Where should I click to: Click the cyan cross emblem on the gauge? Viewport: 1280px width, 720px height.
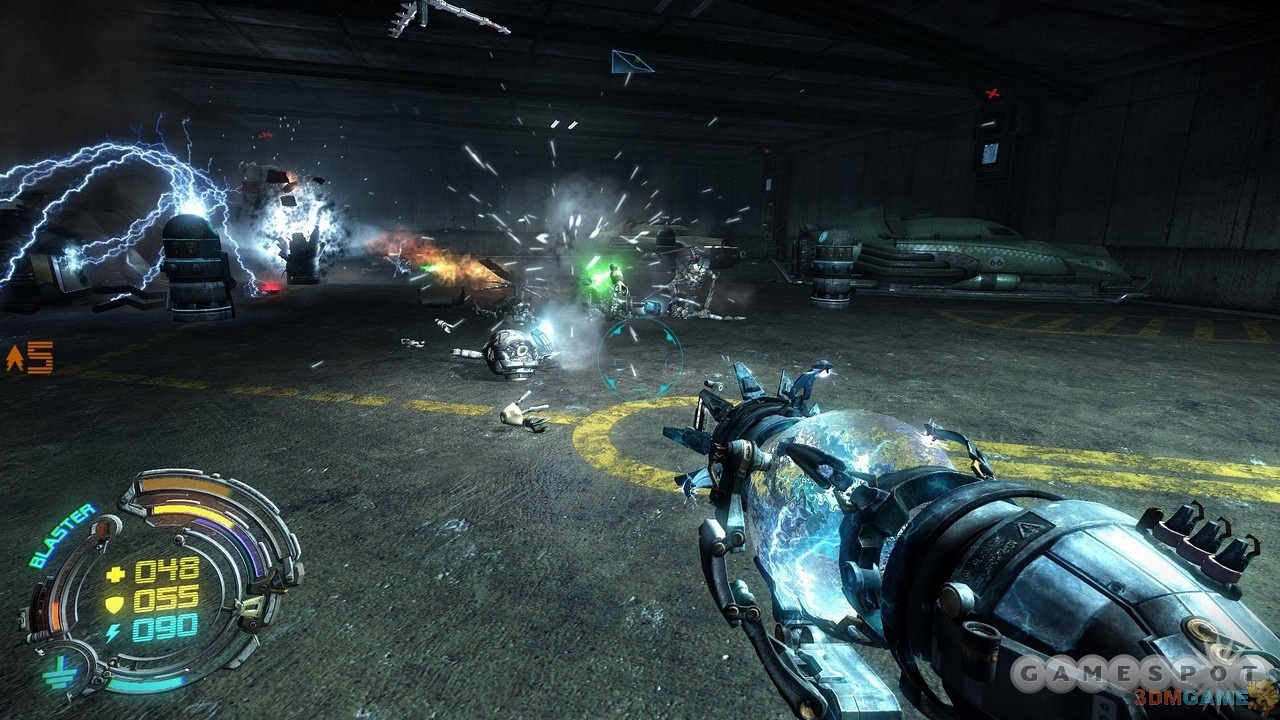click(x=57, y=675)
